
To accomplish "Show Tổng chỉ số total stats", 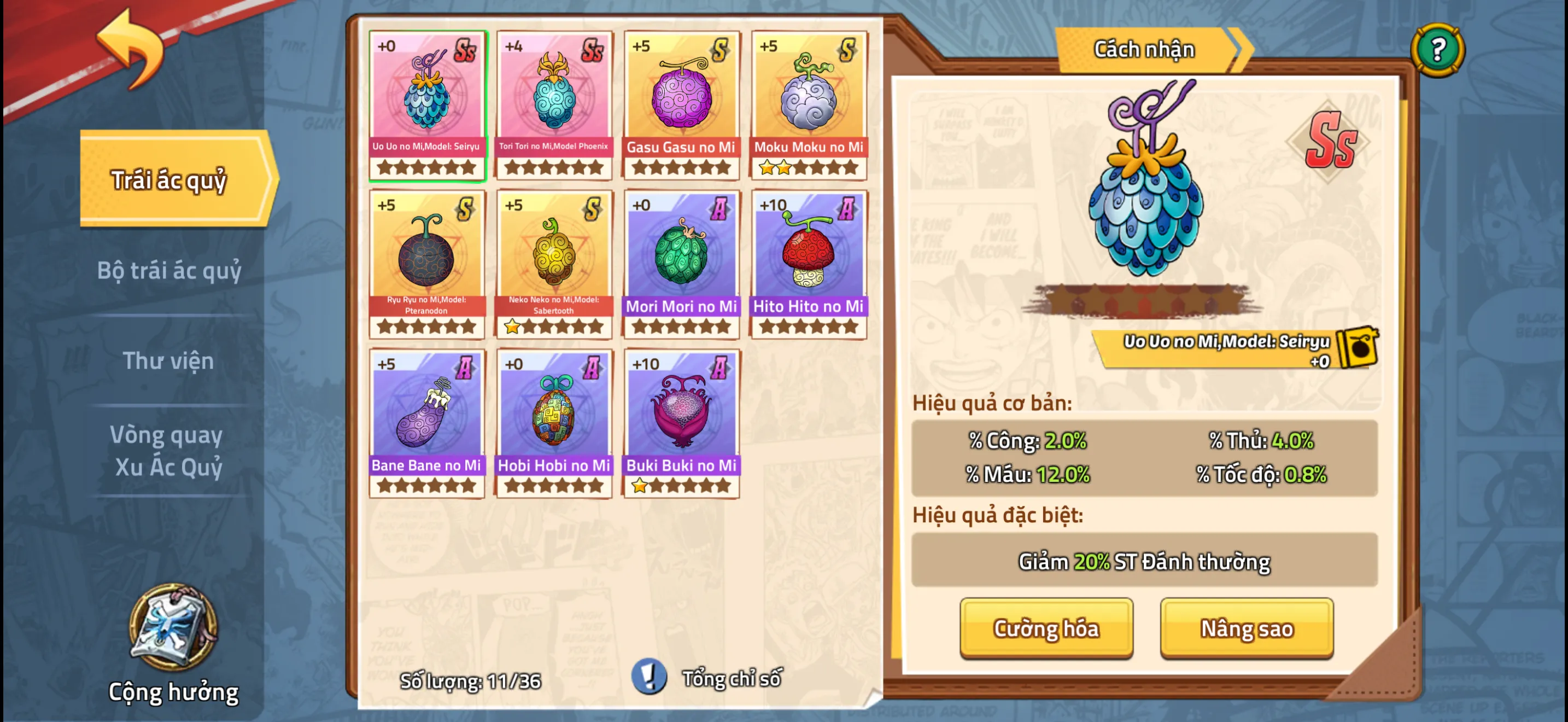I will pos(708,678).
